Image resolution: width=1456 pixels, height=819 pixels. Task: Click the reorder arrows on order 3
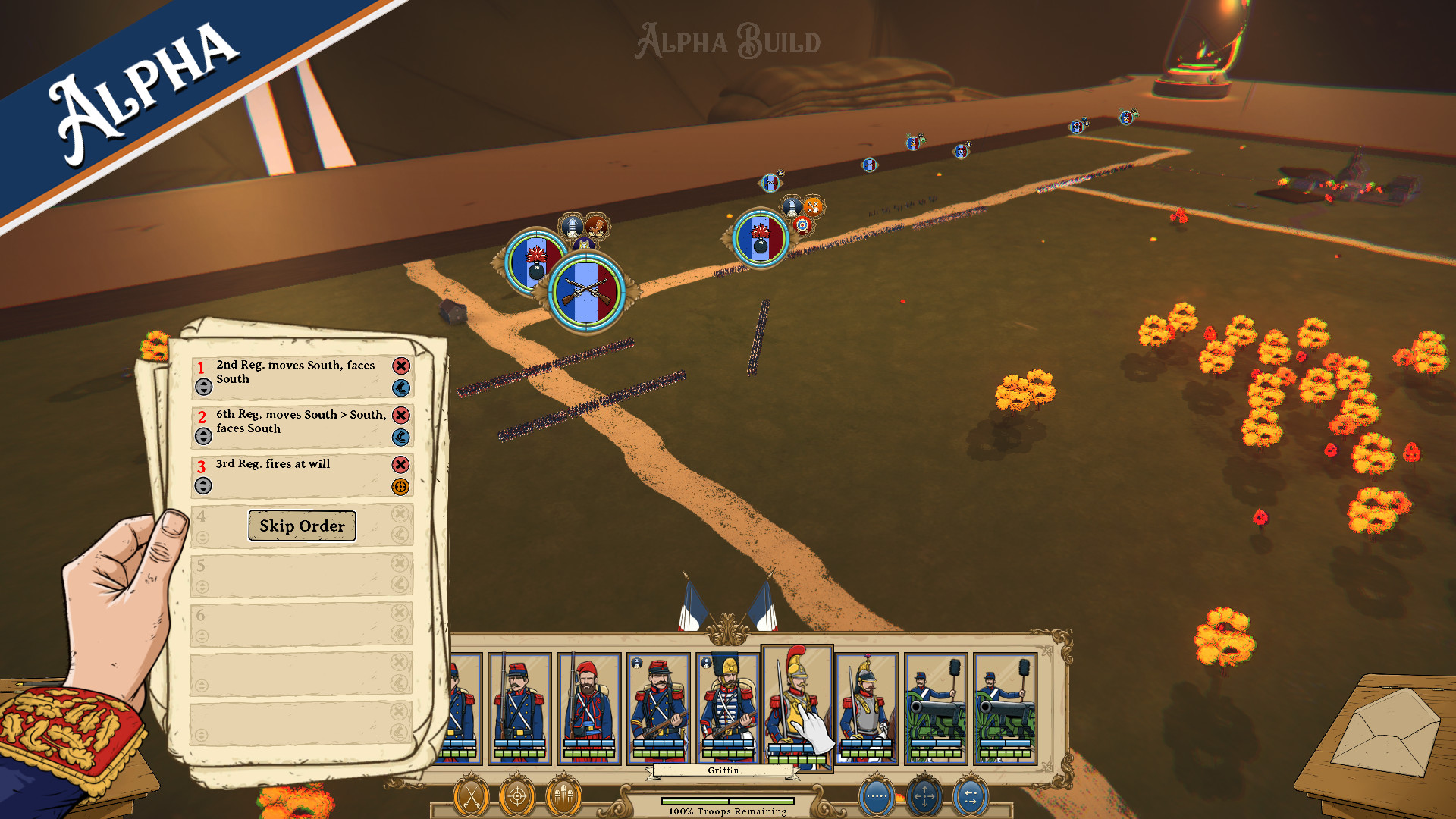[x=203, y=486]
